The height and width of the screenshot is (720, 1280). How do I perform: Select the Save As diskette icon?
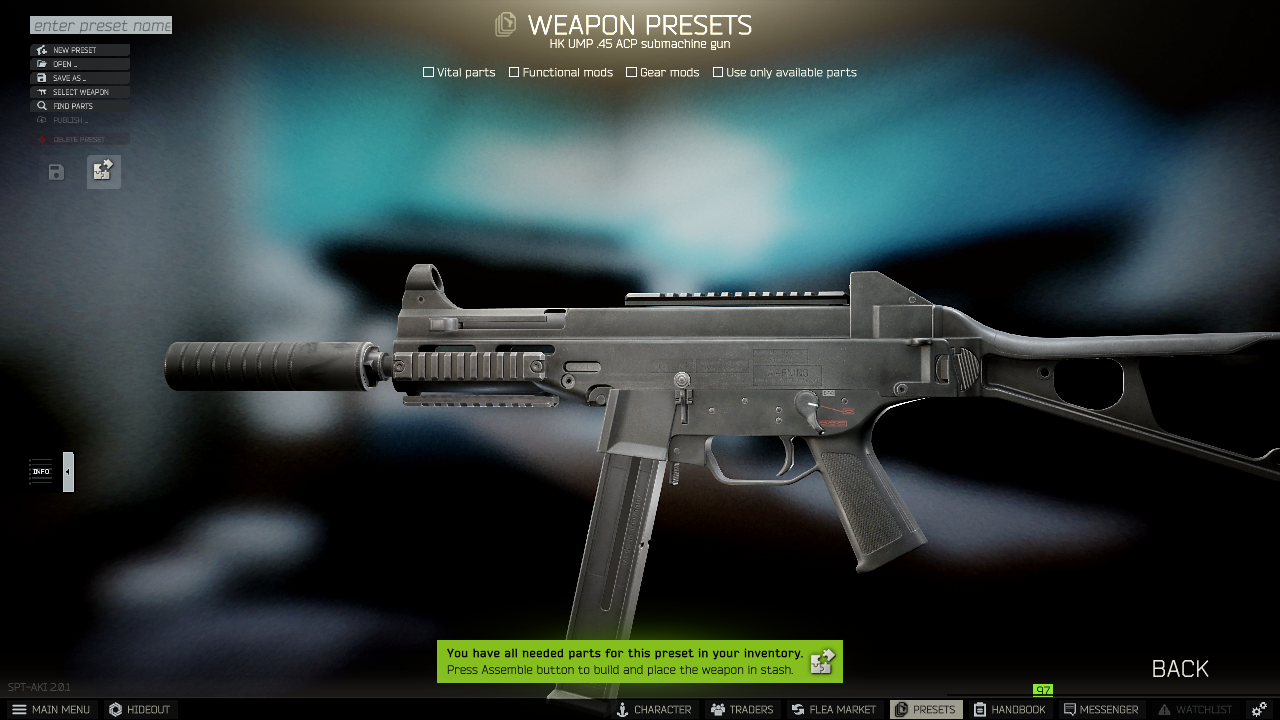(40, 77)
